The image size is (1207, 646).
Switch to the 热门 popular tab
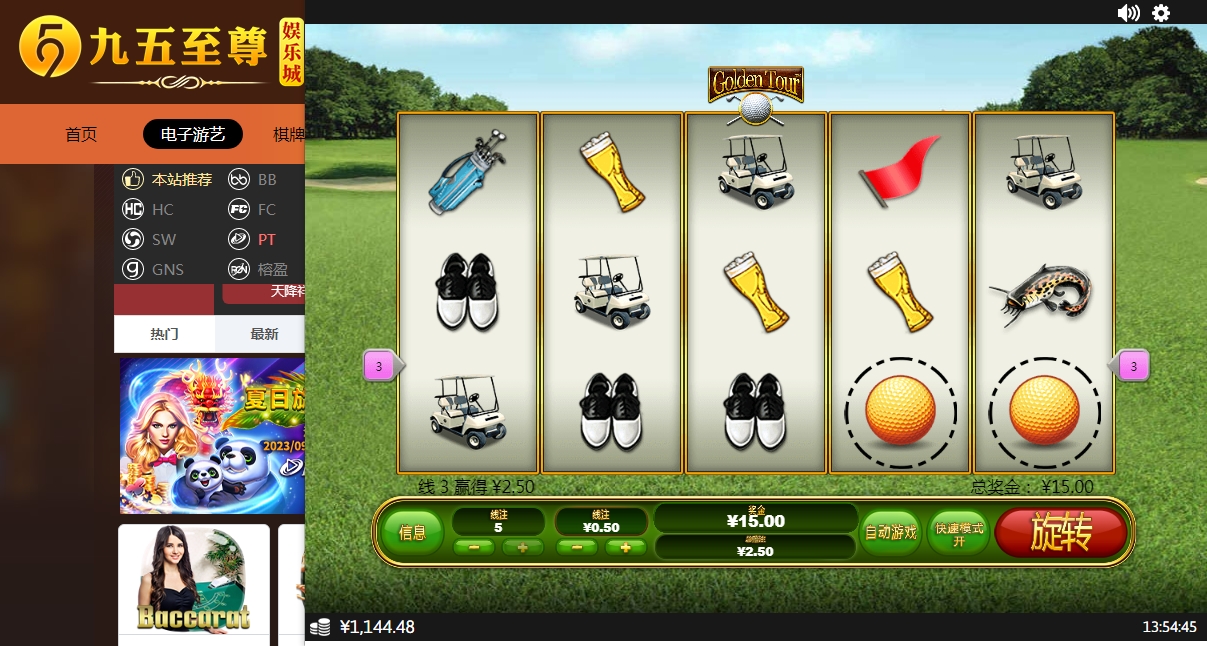164,334
